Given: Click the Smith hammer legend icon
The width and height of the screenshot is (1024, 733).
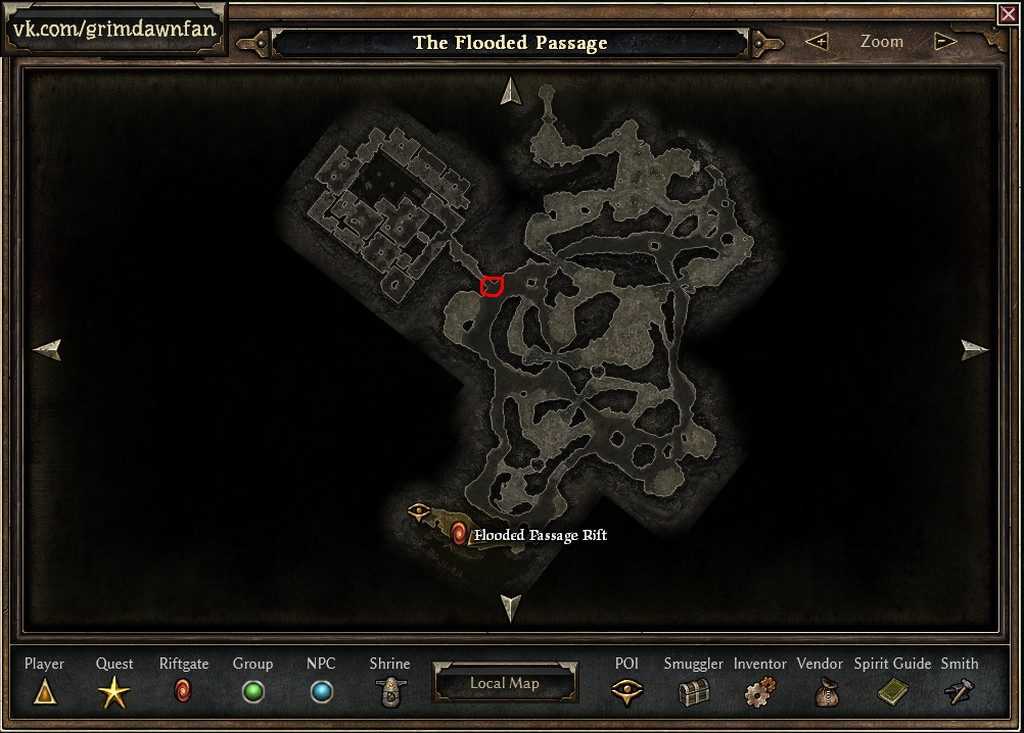Looking at the screenshot, I should (959, 691).
